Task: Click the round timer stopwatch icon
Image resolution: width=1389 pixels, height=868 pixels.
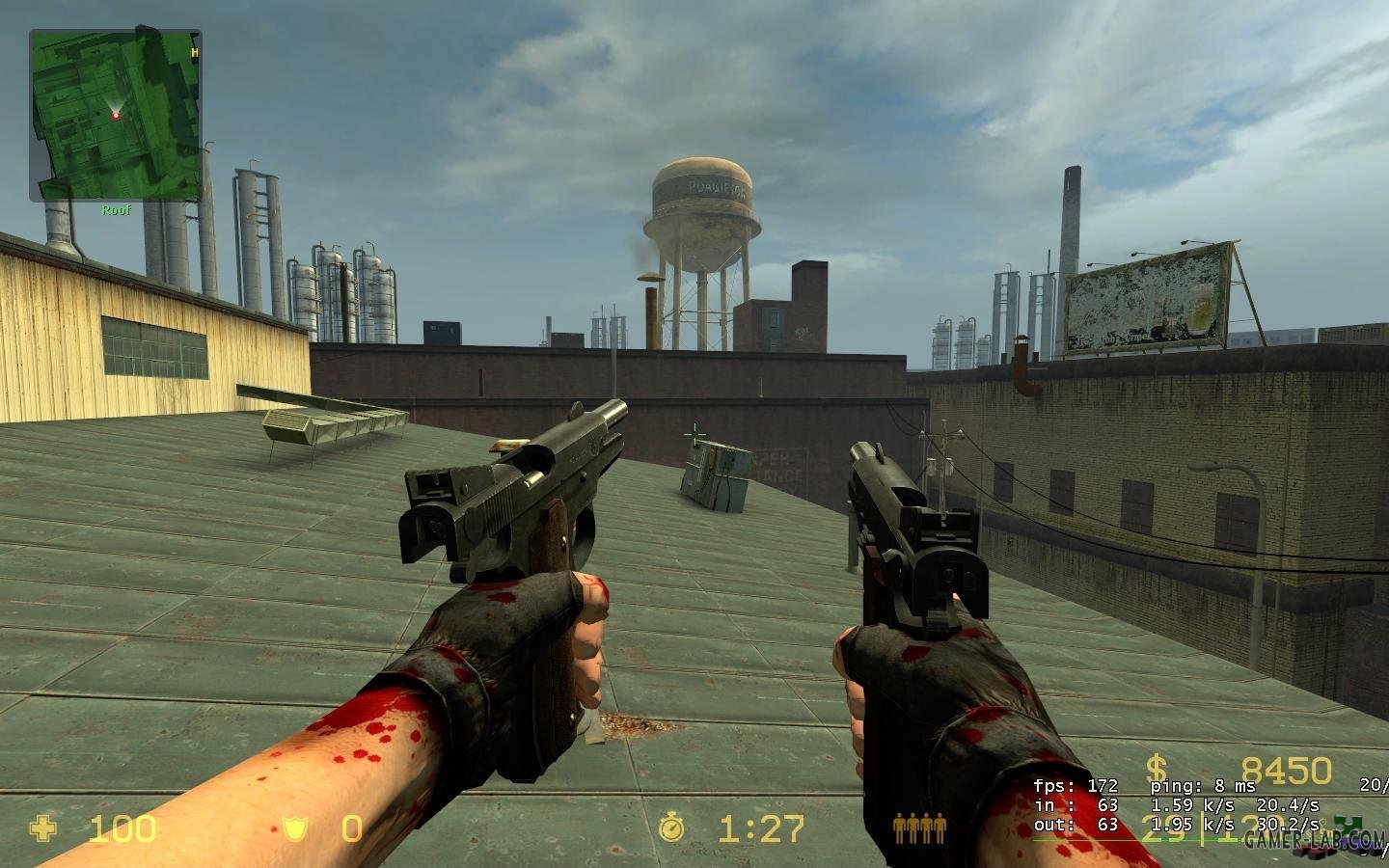Action: [671, 828]
